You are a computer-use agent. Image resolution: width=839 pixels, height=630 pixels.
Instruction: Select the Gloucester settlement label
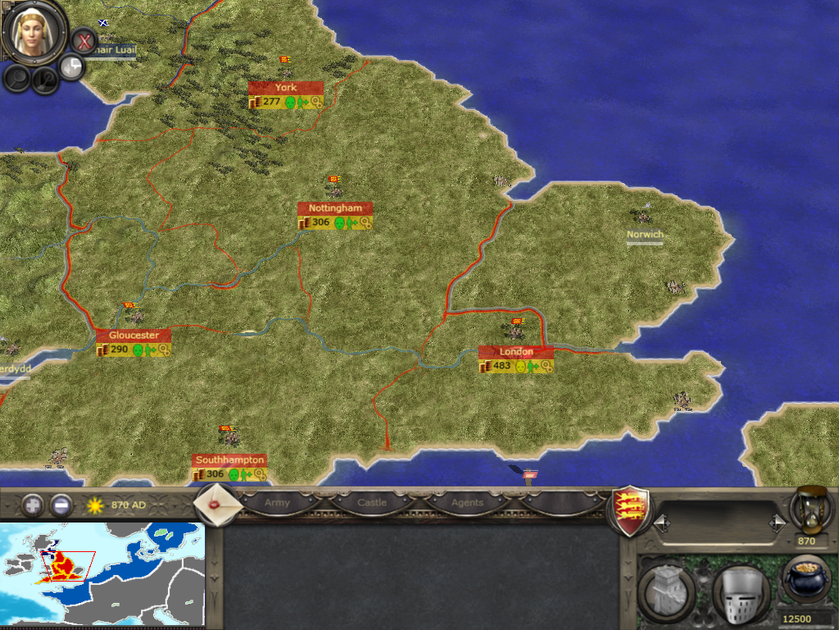tap(133, 335)
